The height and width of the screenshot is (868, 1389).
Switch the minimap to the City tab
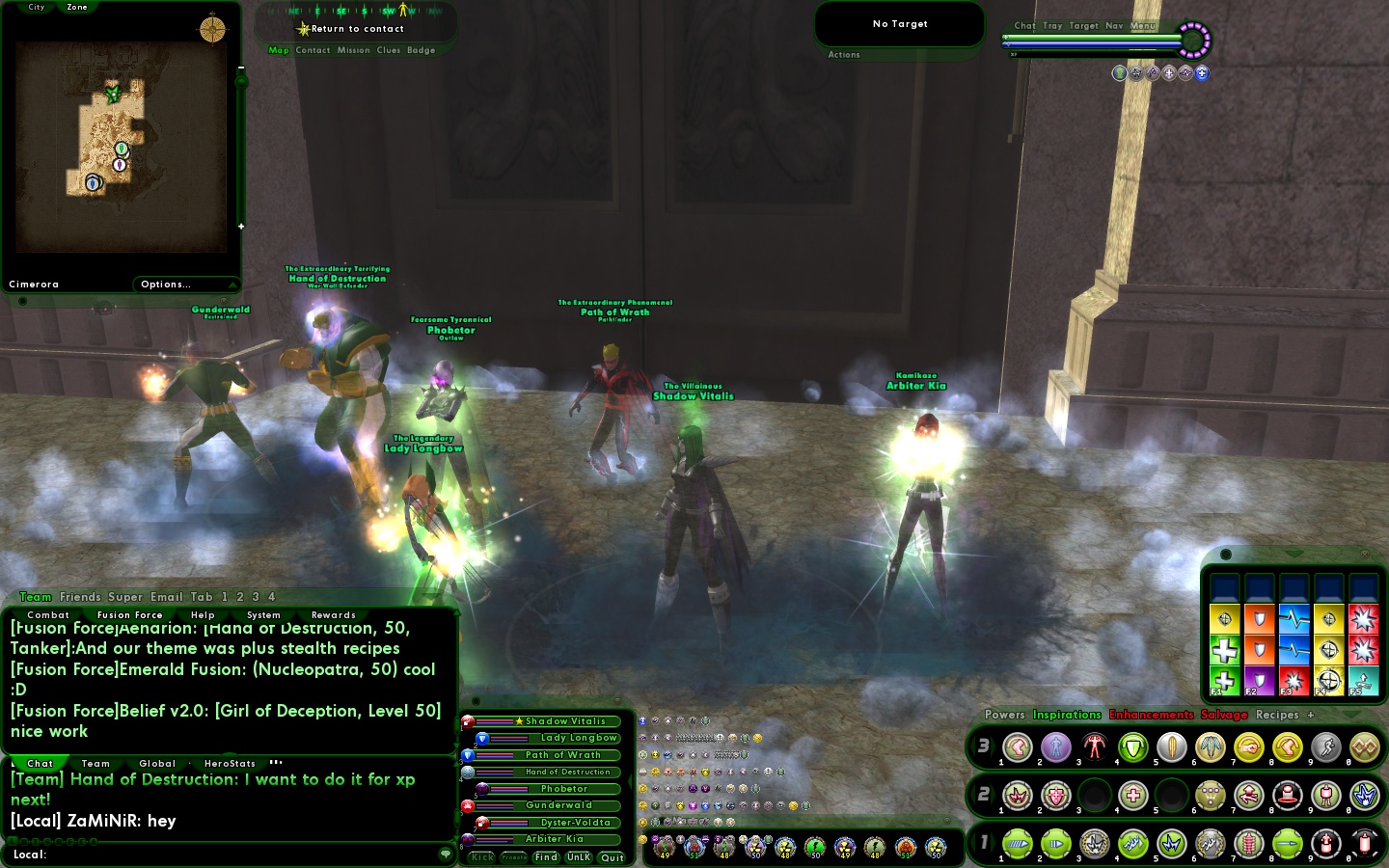pyautogui.click(x=37, y=7)
